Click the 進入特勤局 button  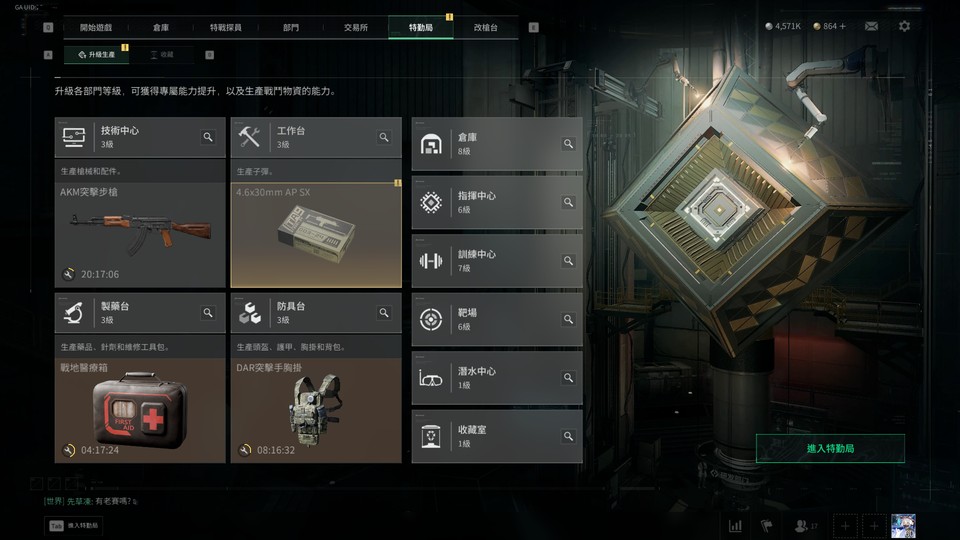pyautogui.click(x=830, y=449)
